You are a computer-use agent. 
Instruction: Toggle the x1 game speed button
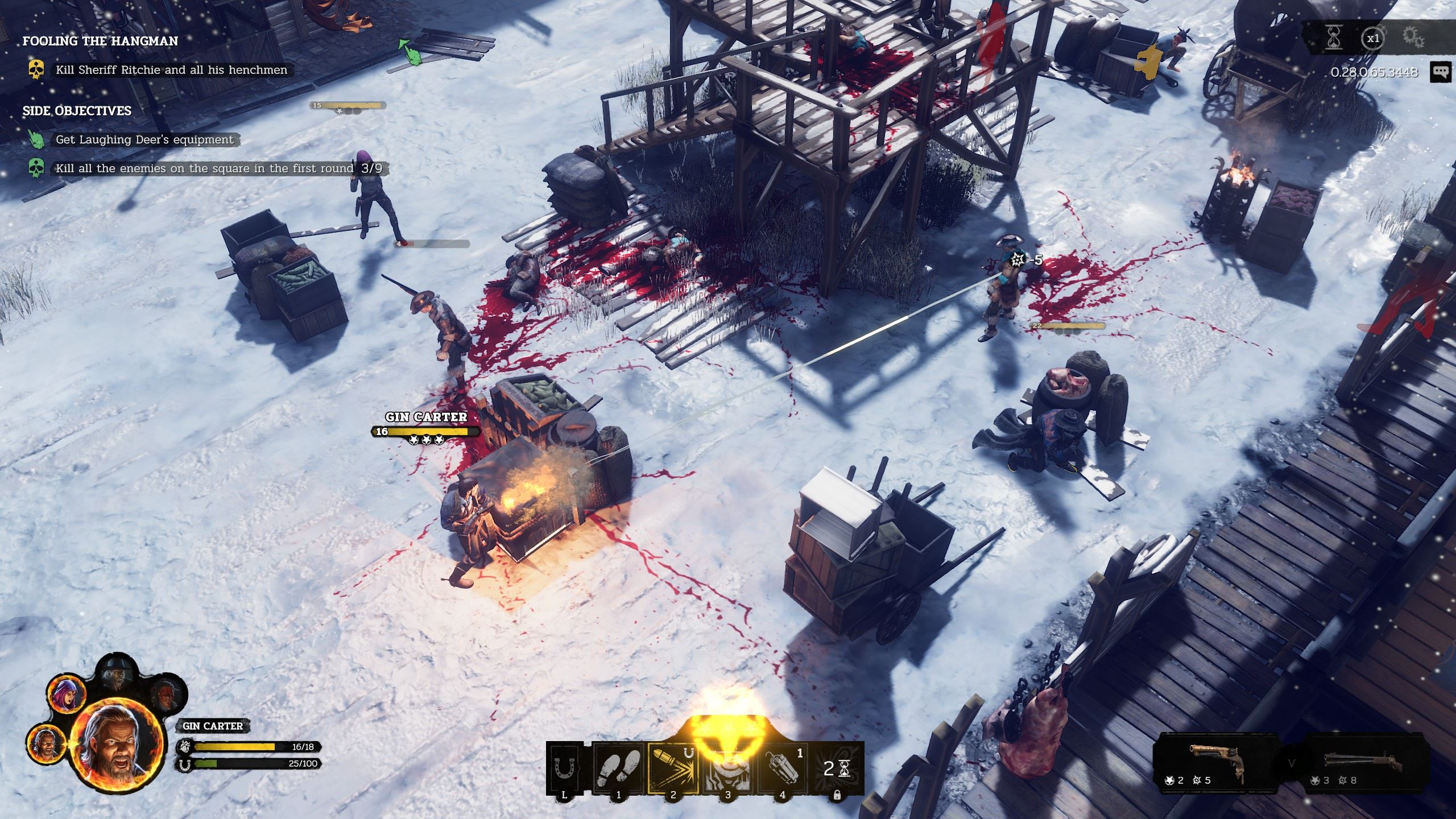click(1373, 39)
